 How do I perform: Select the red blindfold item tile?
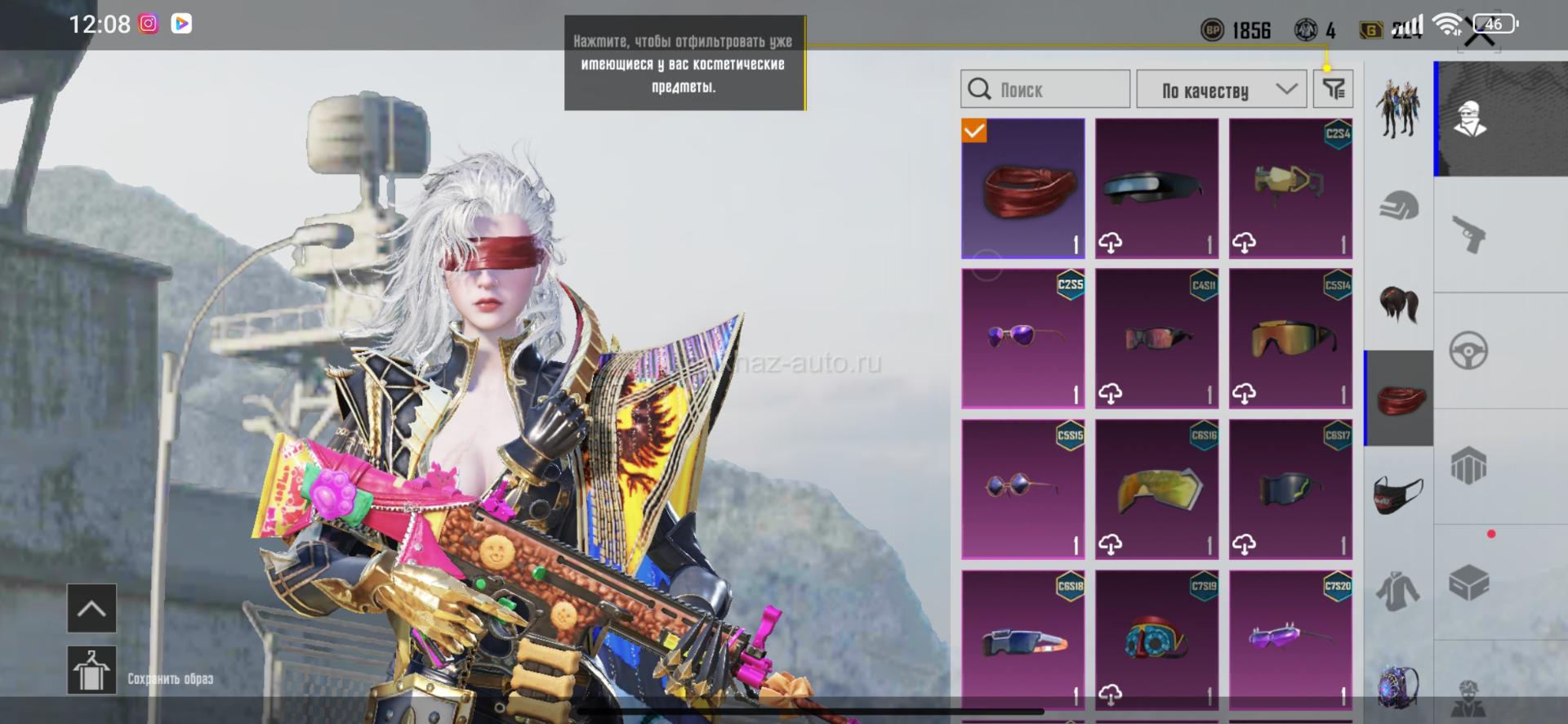[x=1023, y=189]
